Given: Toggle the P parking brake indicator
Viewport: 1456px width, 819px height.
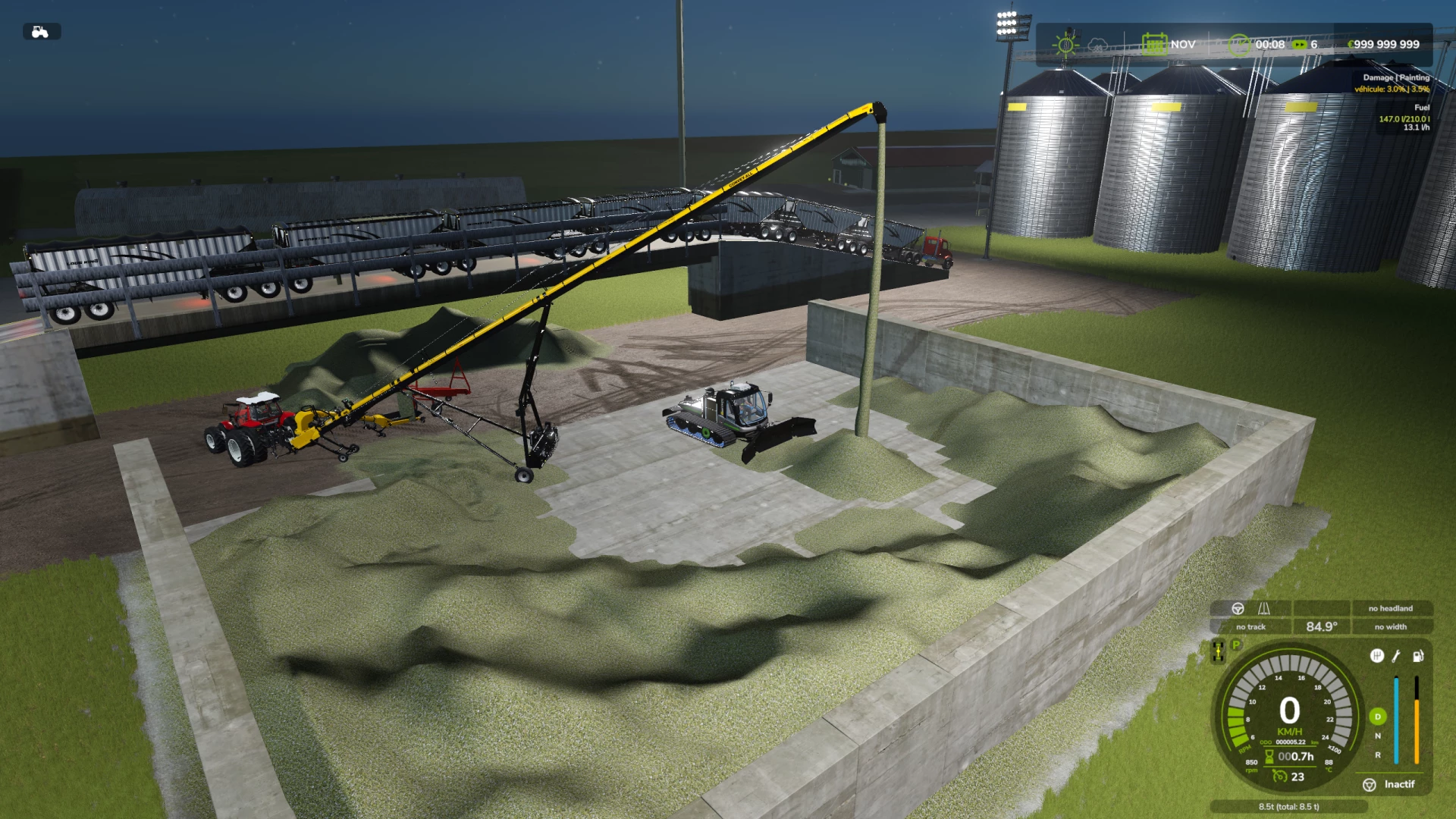Looking at the screenshot, I should pos(1235,645).
